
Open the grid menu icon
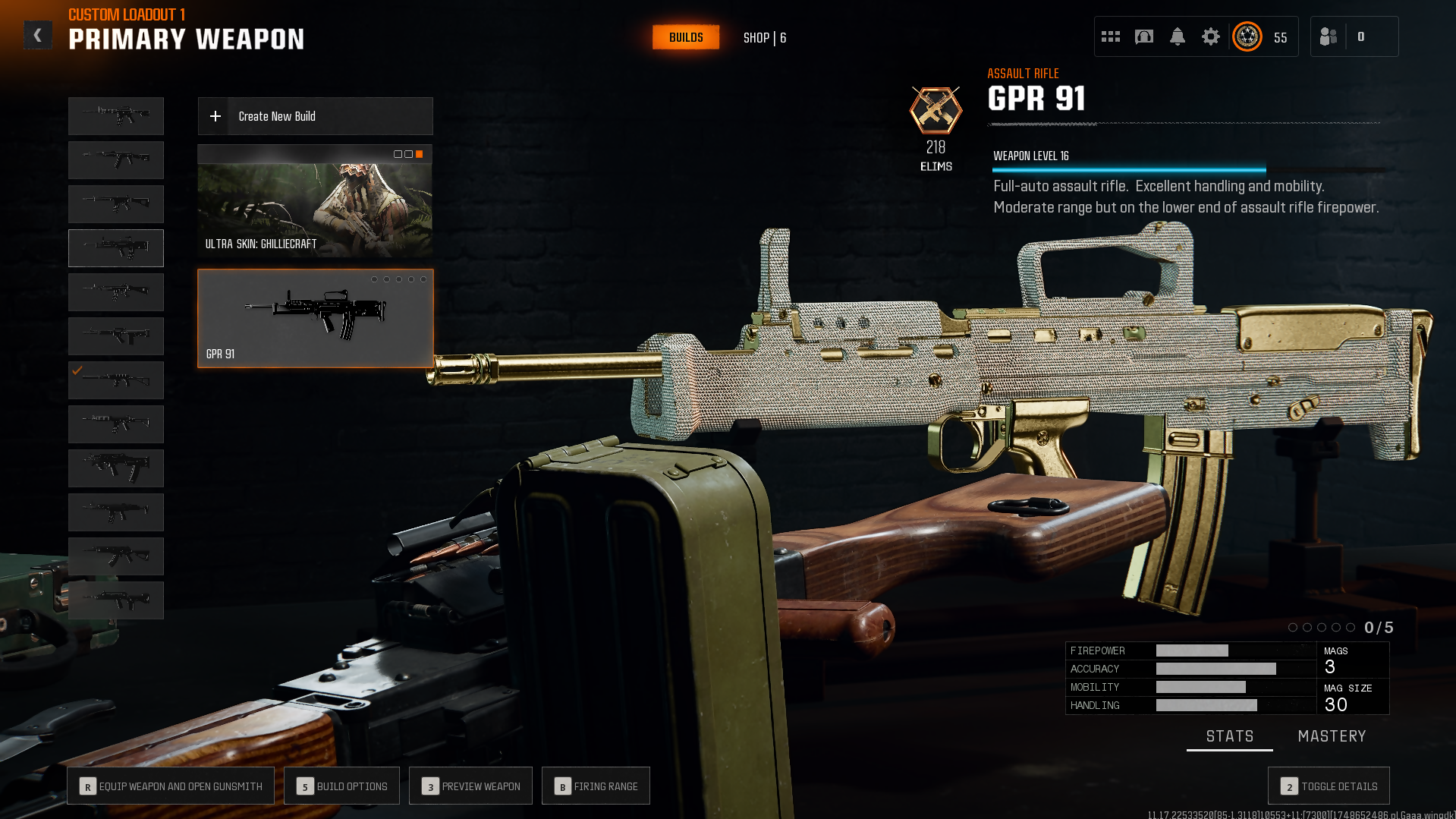click(x=1111, y=36)
